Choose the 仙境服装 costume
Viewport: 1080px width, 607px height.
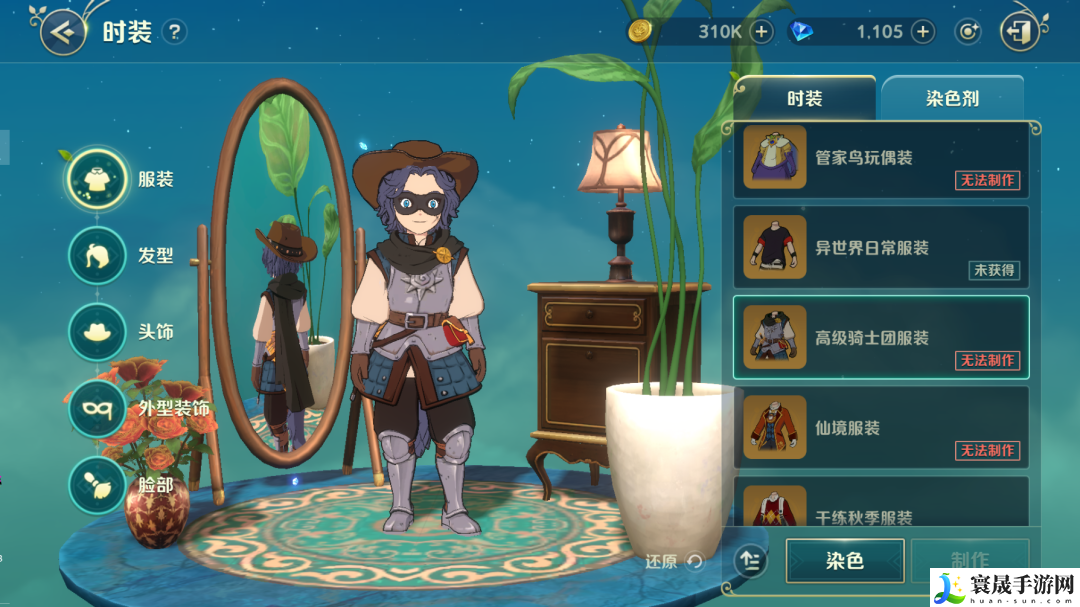[x=881, y=428]
